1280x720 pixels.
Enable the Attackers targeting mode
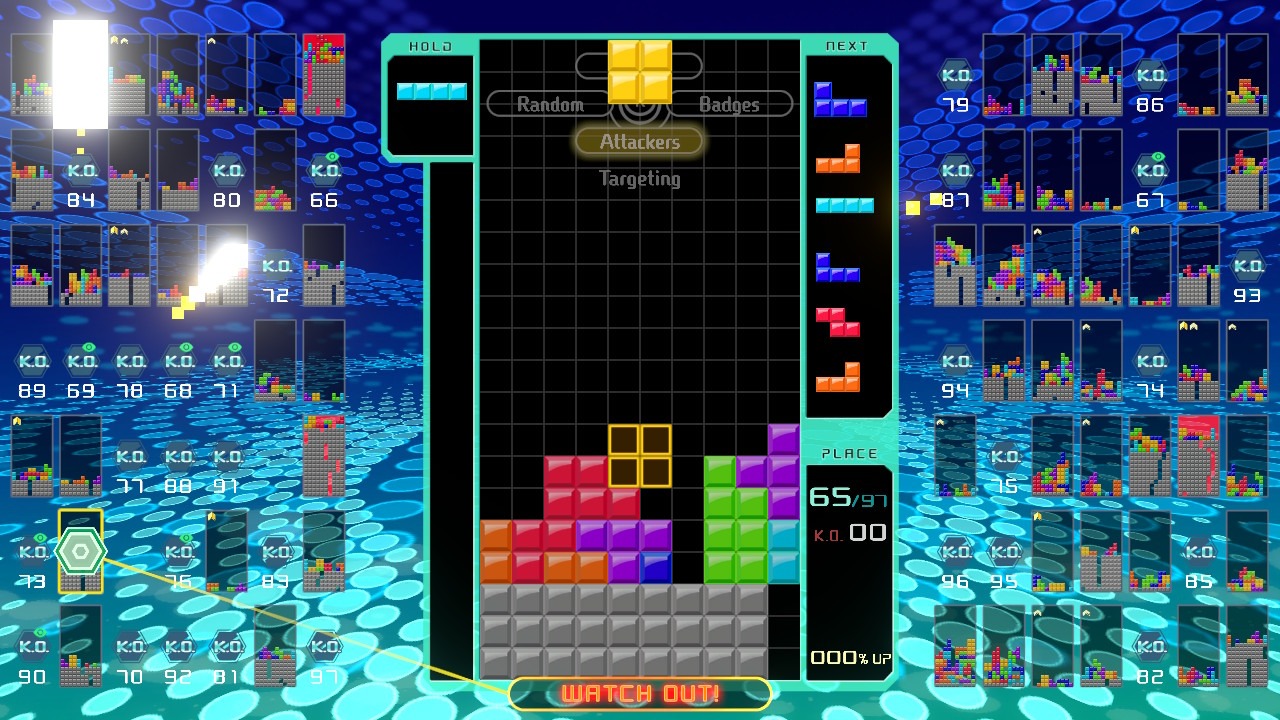point(639,141)
